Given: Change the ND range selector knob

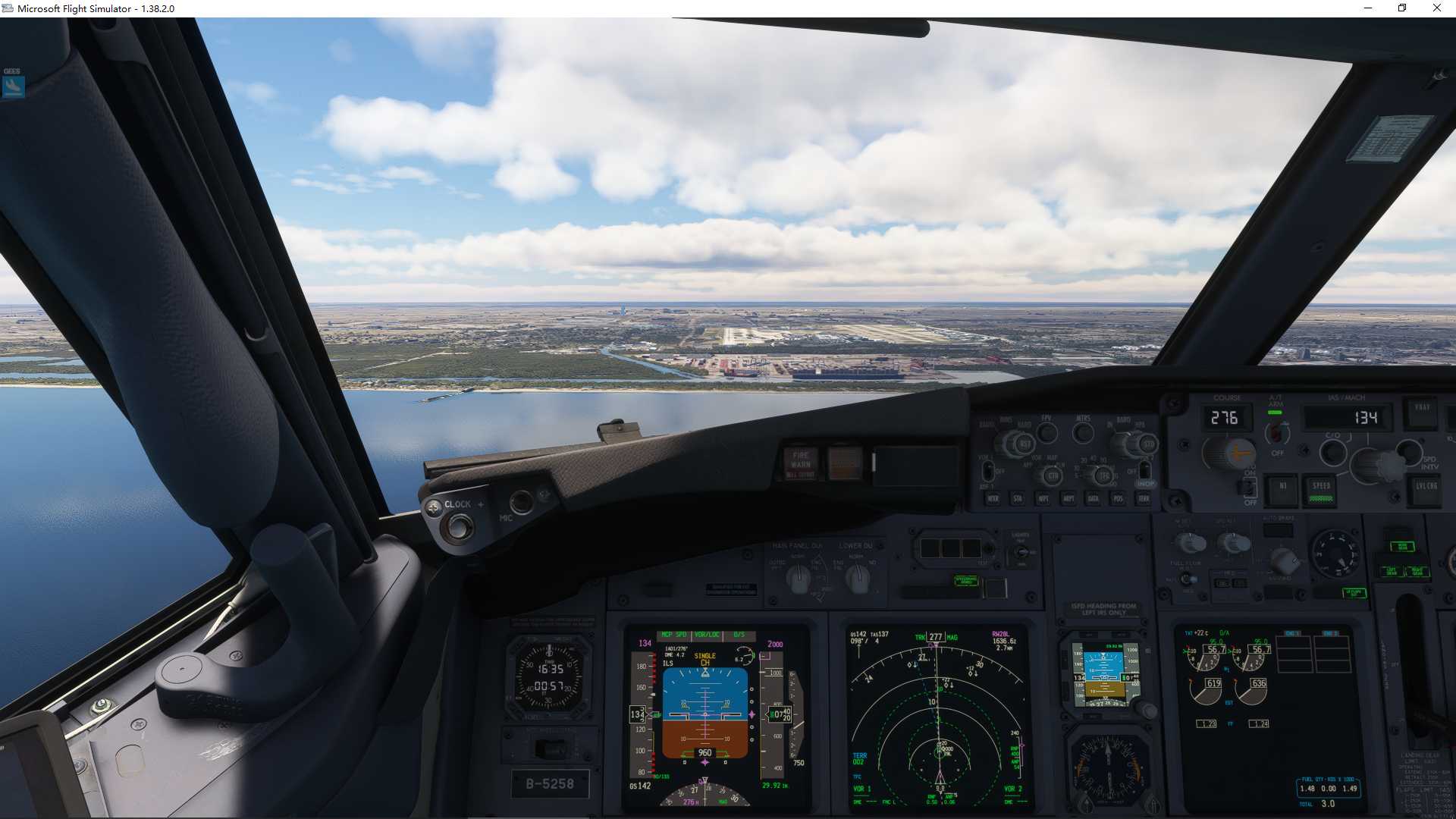Looking at the screenshot, I should click(x=1105, y=475).
